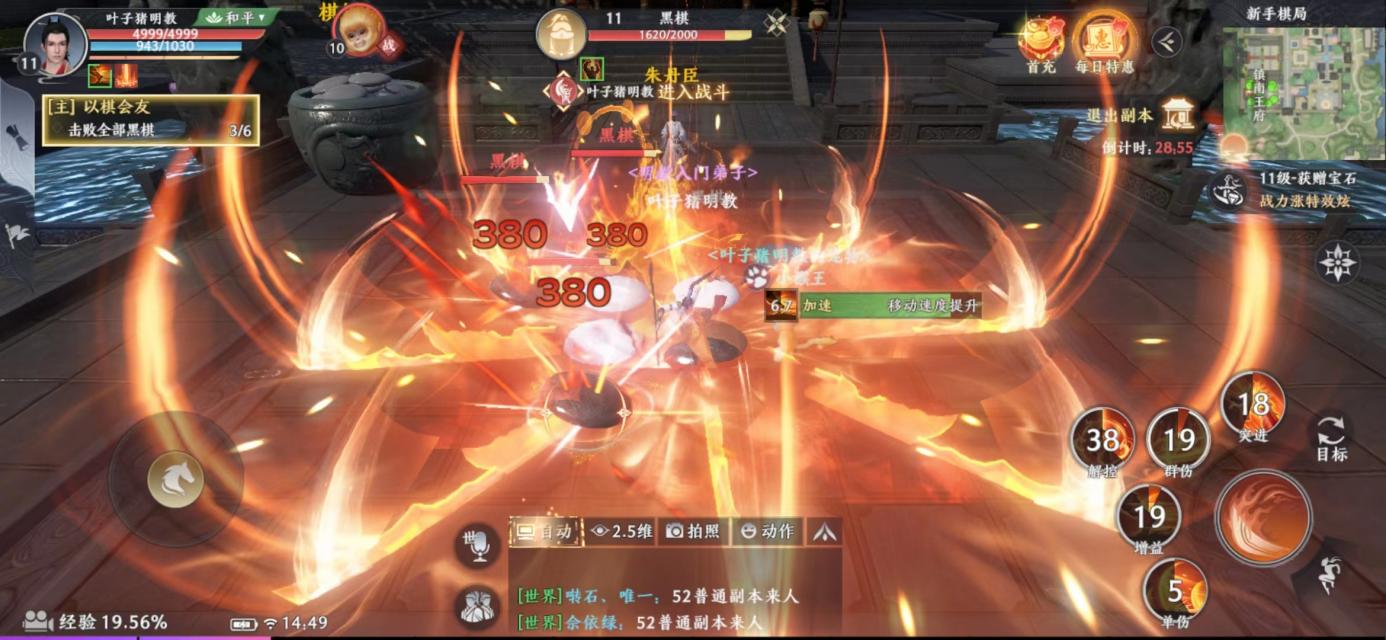Cast the 增益 buff skill
The height and width of the screenshot is (640, 1386).
tap(1149, 517)
